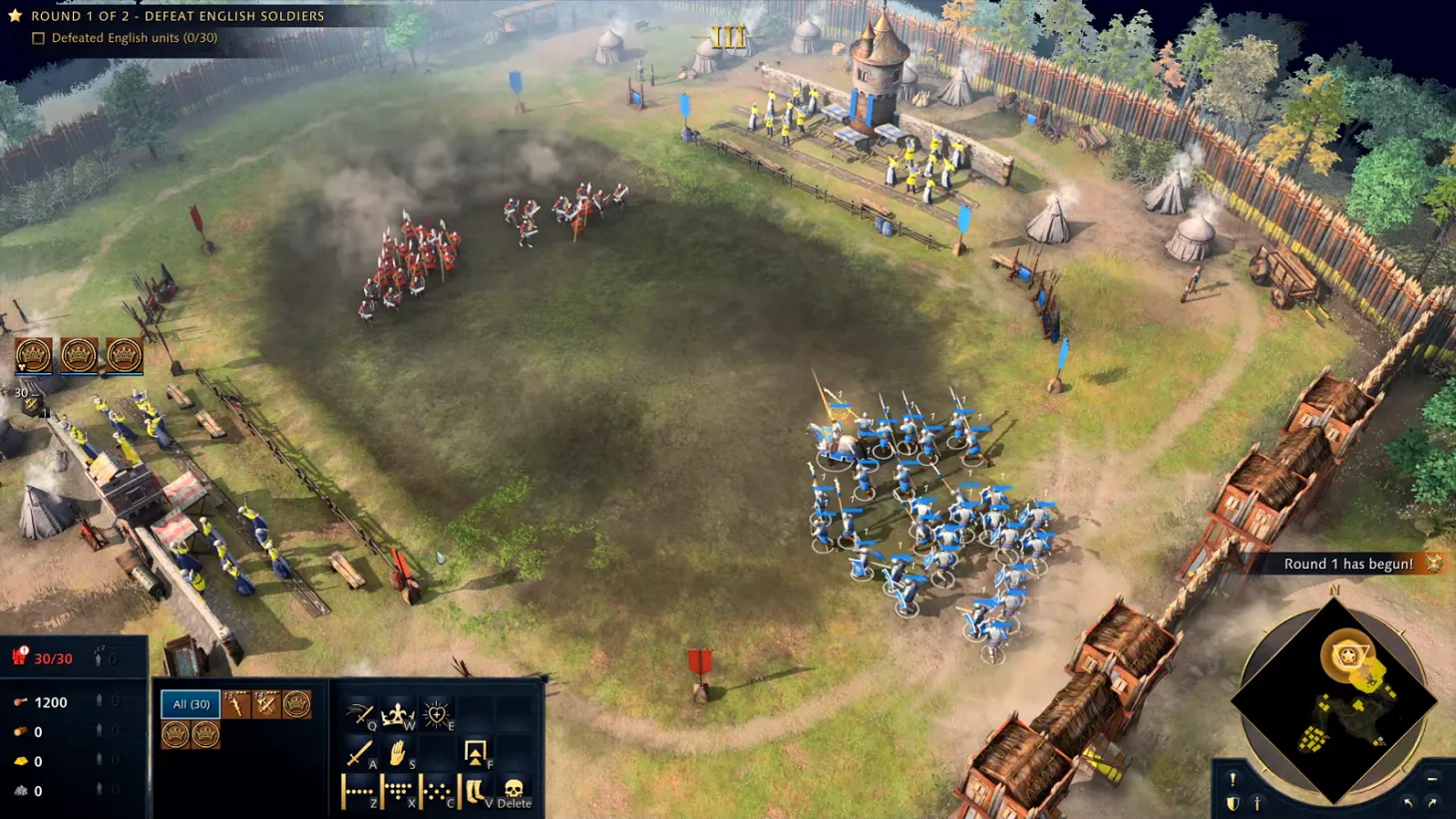Toggle the Line formation (Z)

[360, 790]
